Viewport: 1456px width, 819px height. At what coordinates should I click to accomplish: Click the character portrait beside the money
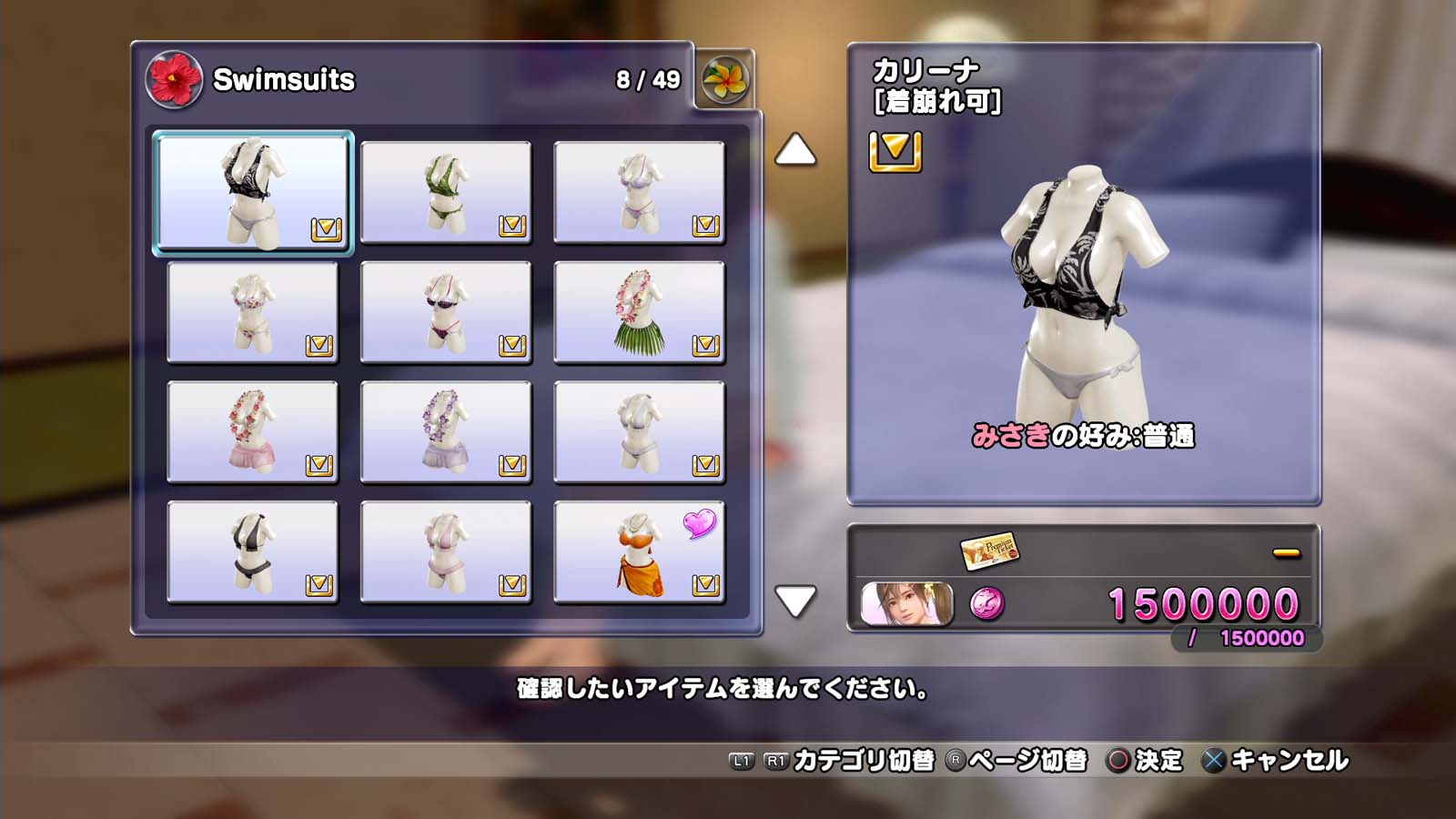907,604
